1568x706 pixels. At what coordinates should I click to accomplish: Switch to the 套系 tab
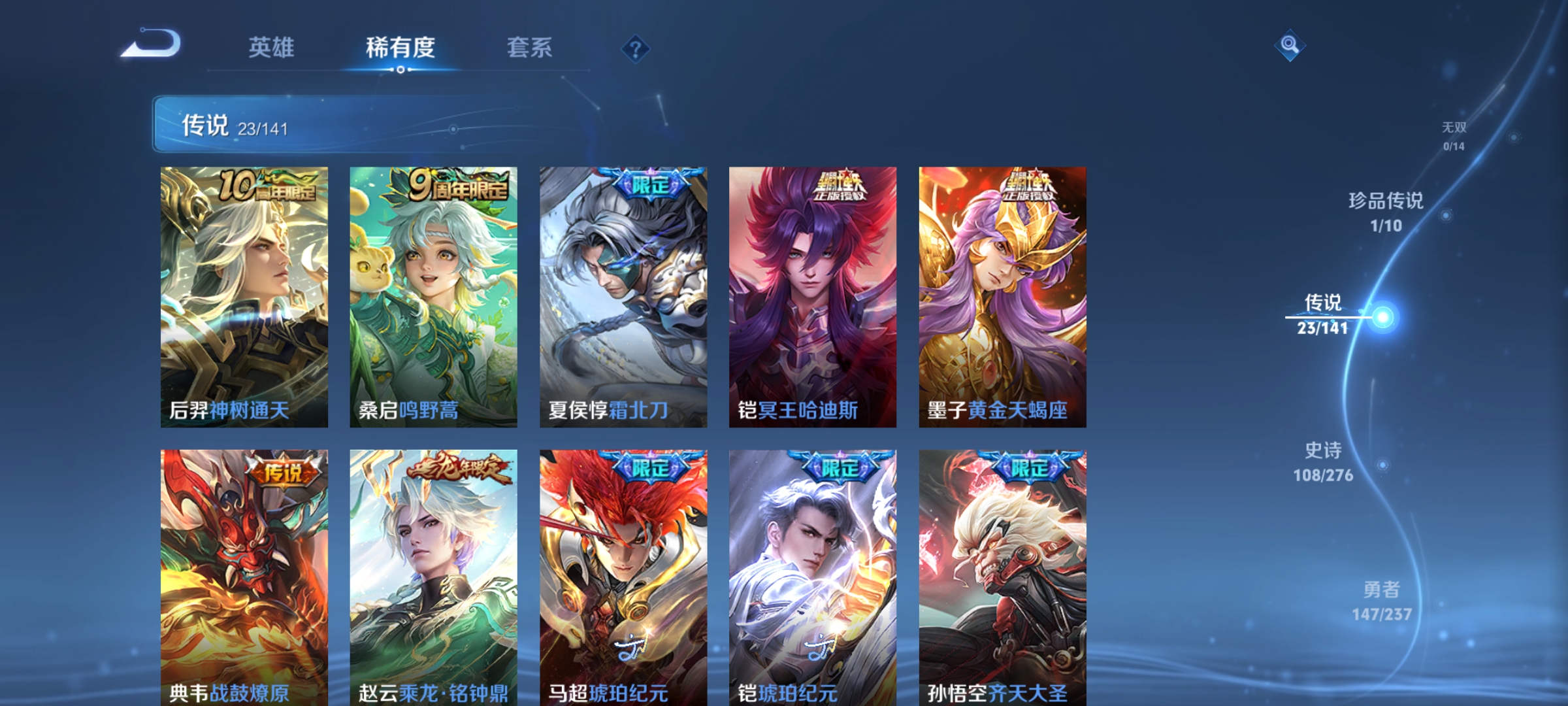[529, 47]
